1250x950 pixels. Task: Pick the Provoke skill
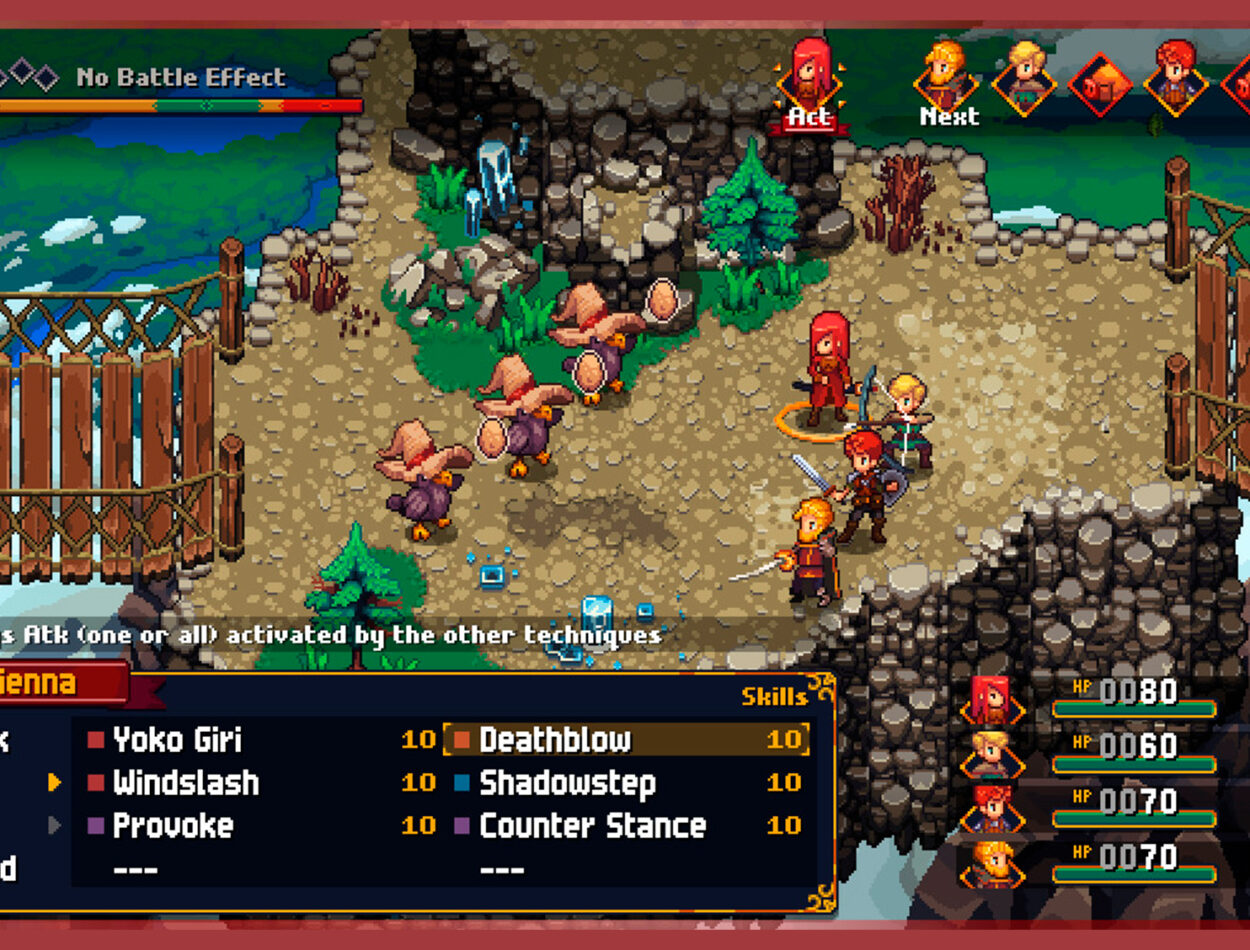pos(172,826)
